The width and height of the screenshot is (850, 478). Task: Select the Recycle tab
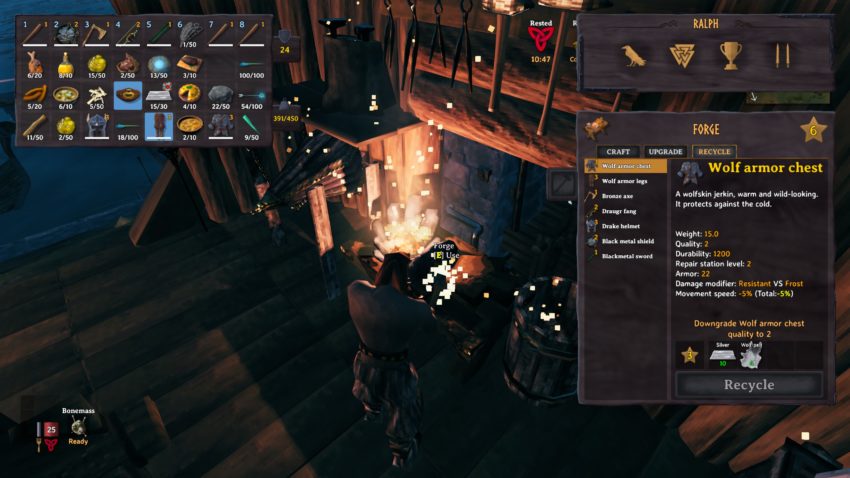(712, 151)
